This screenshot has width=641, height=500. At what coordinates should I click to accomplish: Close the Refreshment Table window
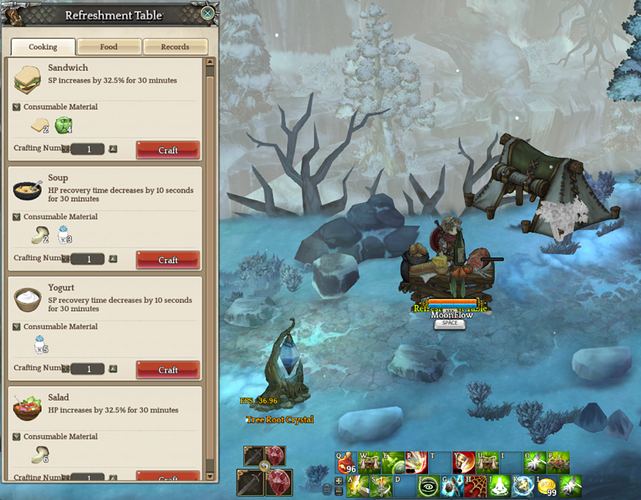207,14
